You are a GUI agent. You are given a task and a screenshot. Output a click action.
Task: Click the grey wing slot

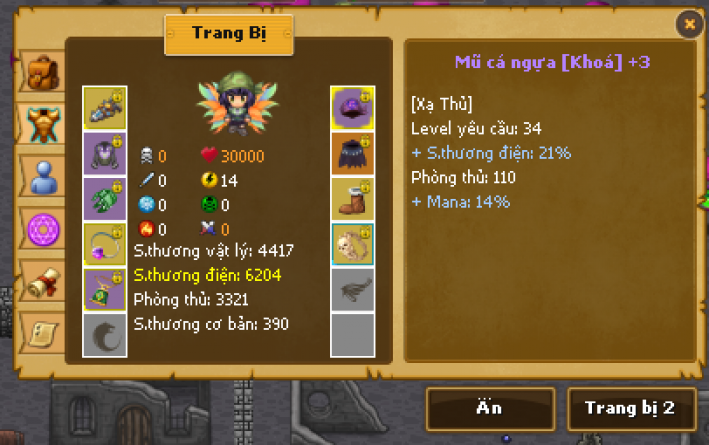352,289
